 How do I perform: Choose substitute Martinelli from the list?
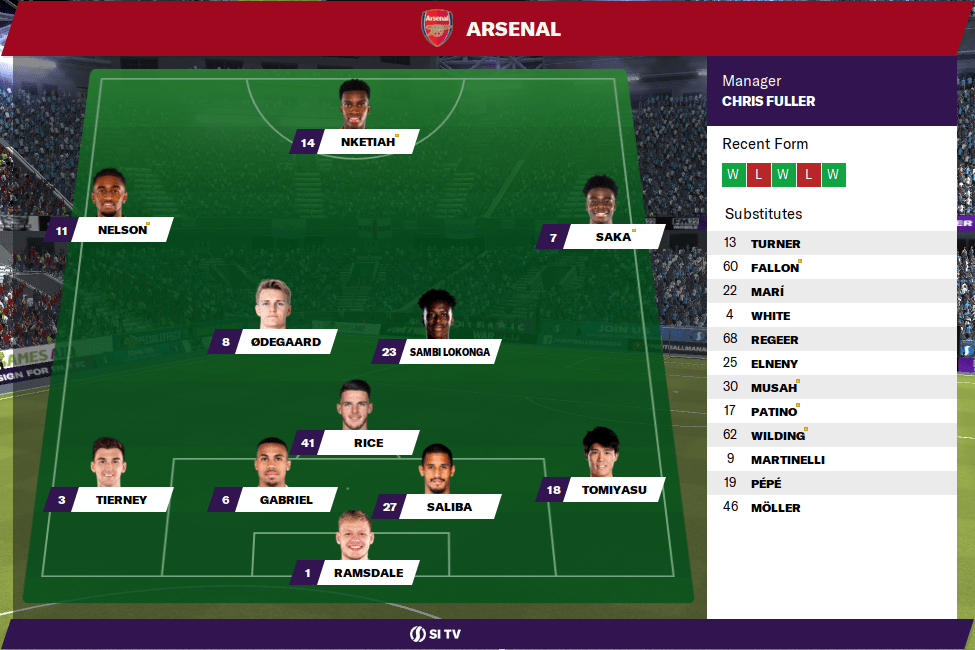787,460
